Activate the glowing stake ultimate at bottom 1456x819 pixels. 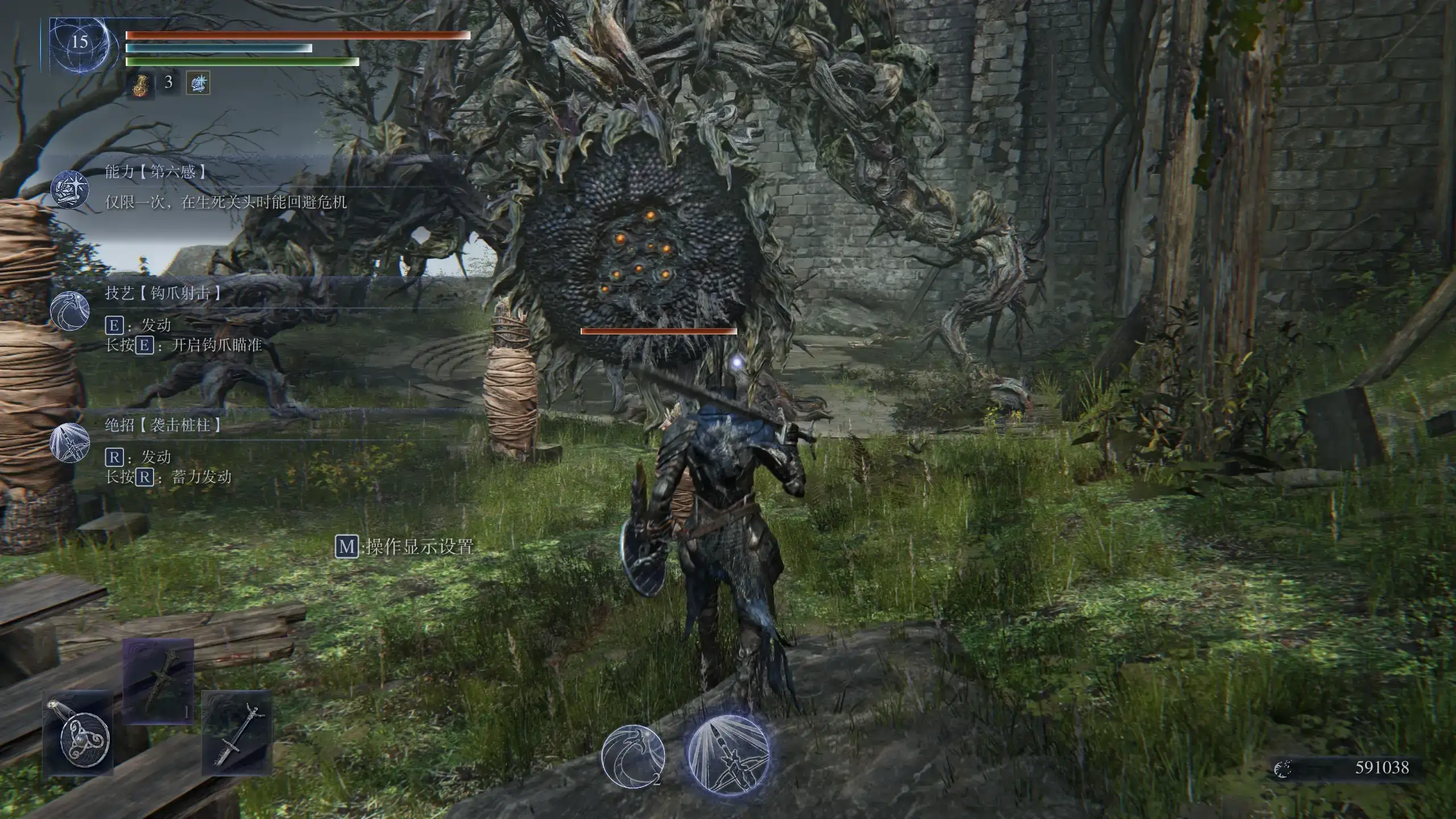(x=729, y=755)
